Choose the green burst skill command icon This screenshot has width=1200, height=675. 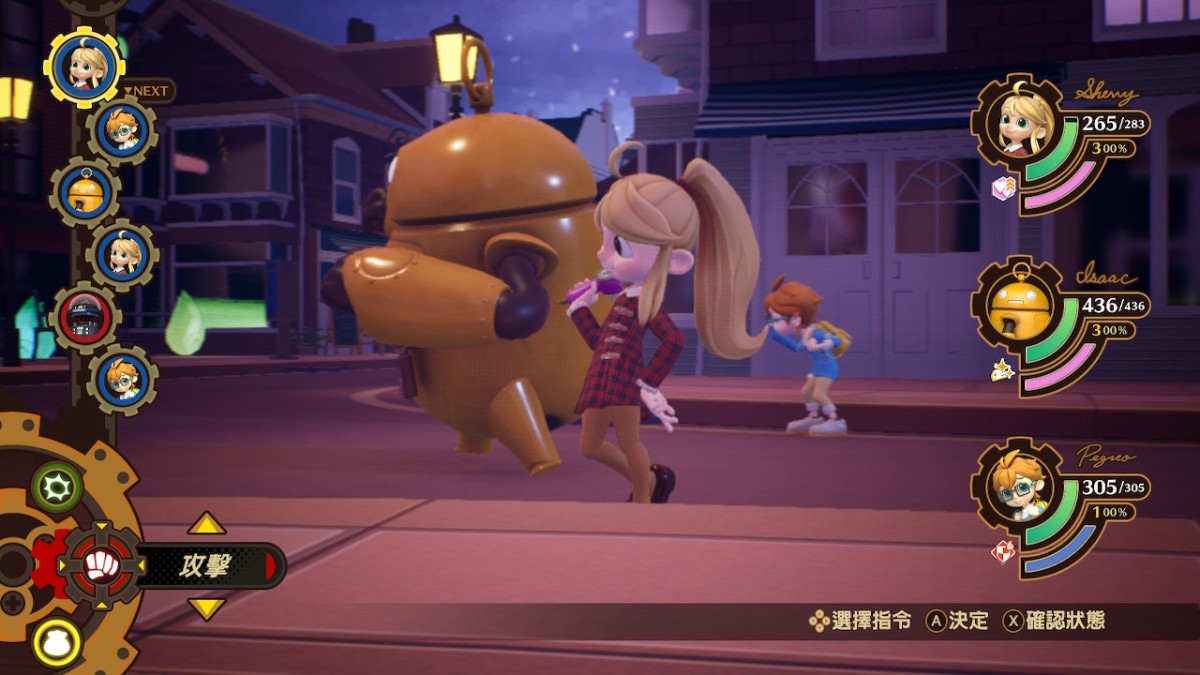coord(56,487)
